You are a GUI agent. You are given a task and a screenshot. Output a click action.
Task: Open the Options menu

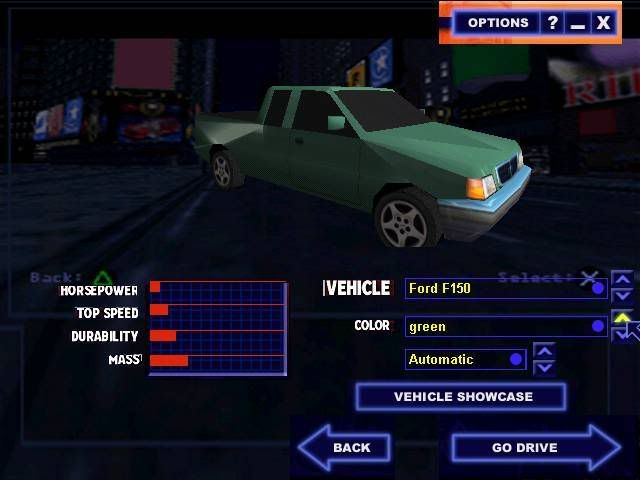tap(497, 22)
